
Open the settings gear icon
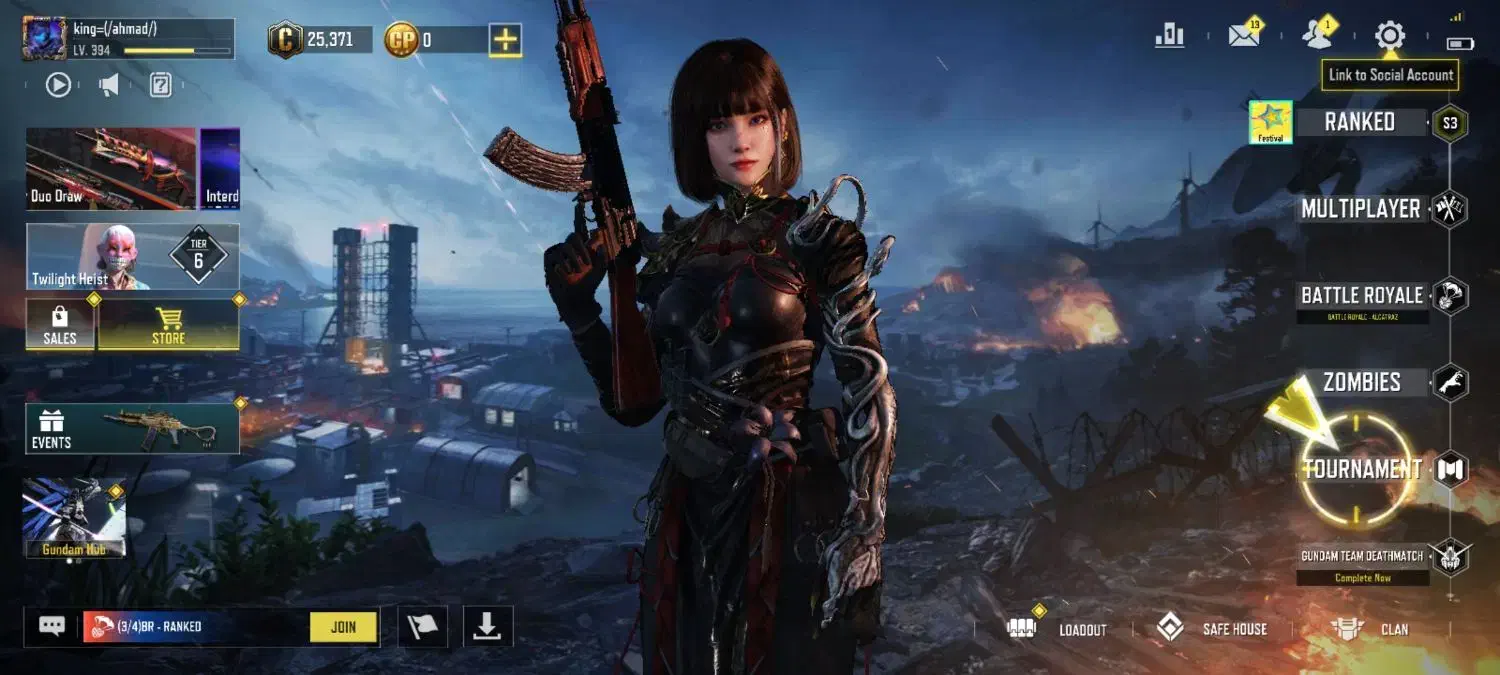(1389, 36)
